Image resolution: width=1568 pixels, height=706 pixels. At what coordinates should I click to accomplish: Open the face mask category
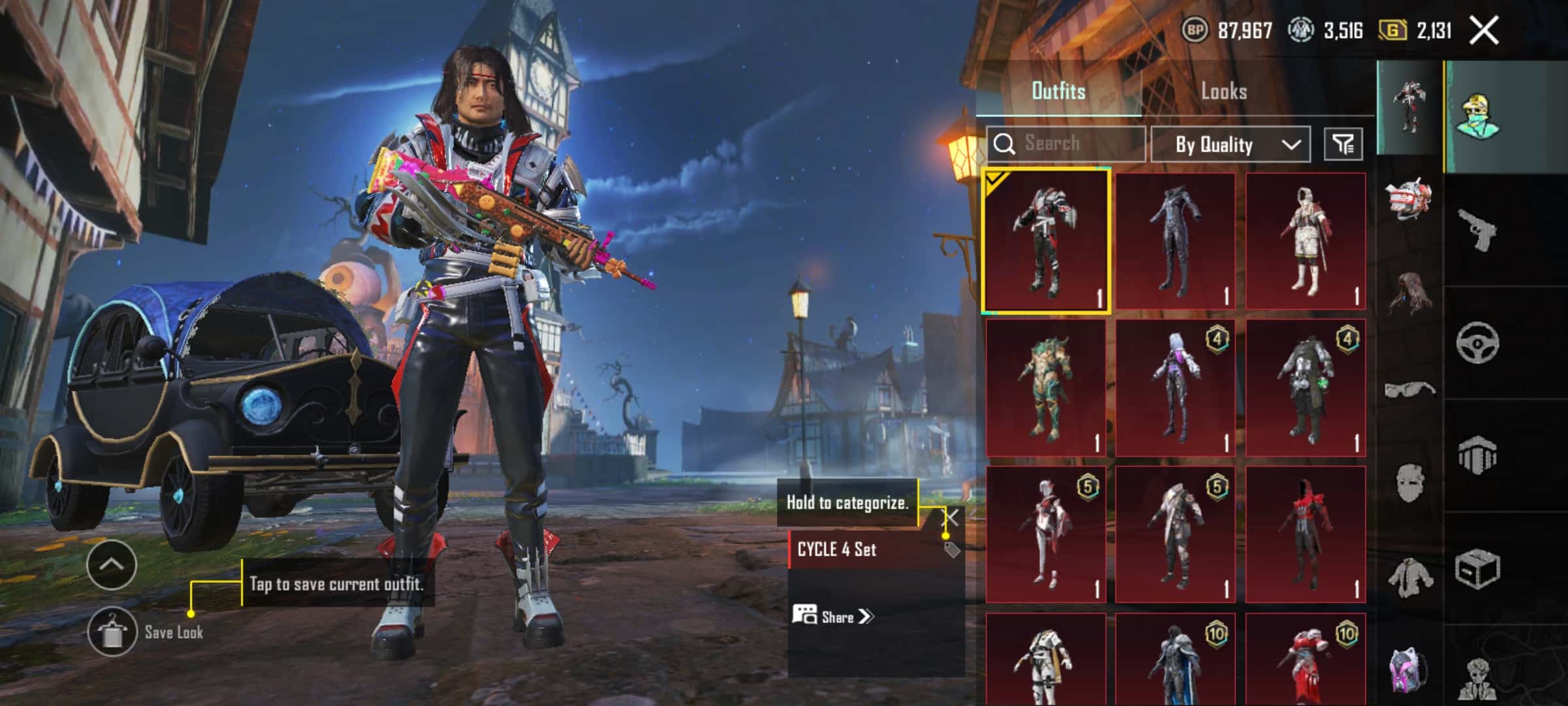click(x=1409, y=483)
